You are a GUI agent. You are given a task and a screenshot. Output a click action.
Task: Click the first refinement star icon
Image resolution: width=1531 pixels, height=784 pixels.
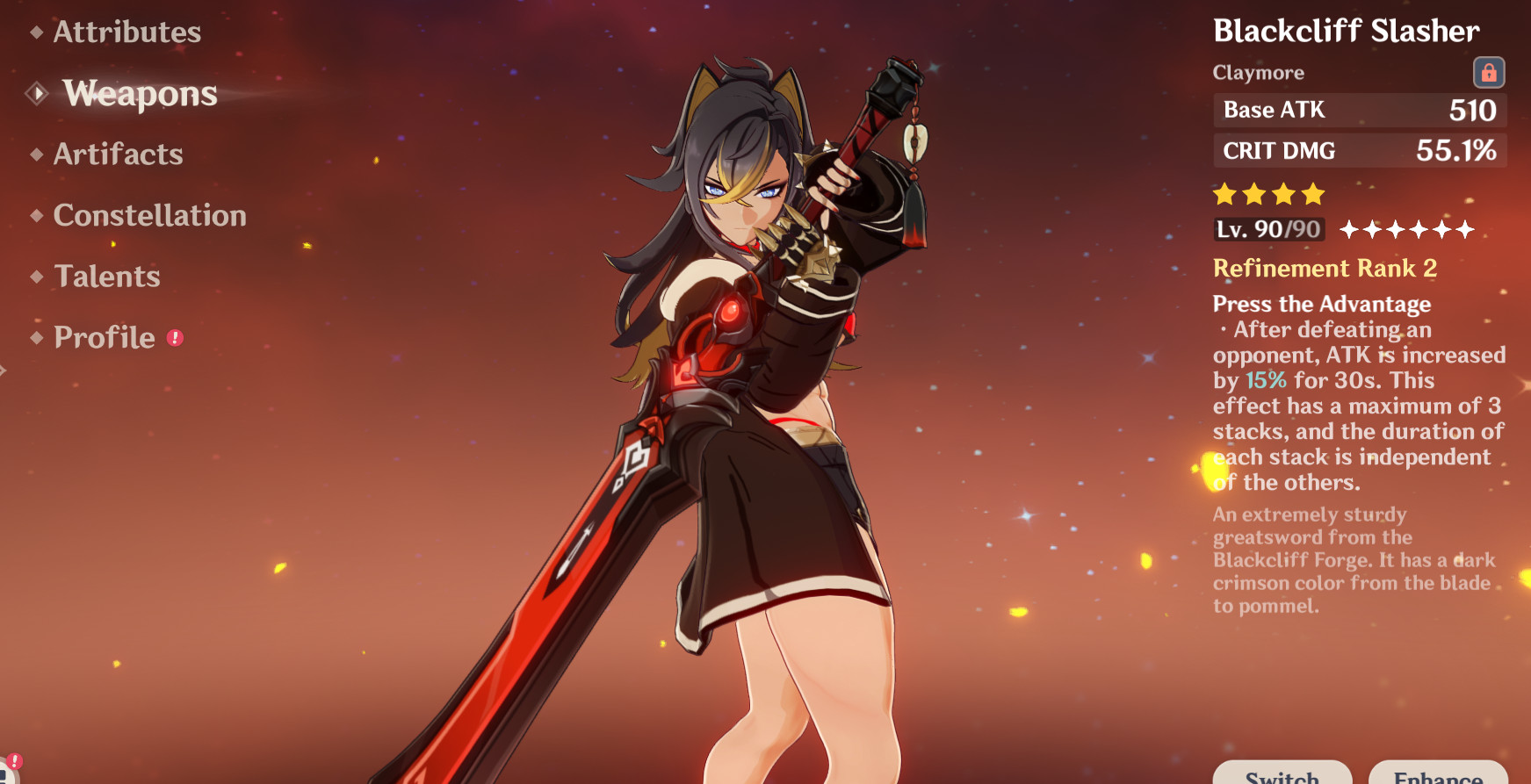pyautogui.click(x=1350, y=230)
